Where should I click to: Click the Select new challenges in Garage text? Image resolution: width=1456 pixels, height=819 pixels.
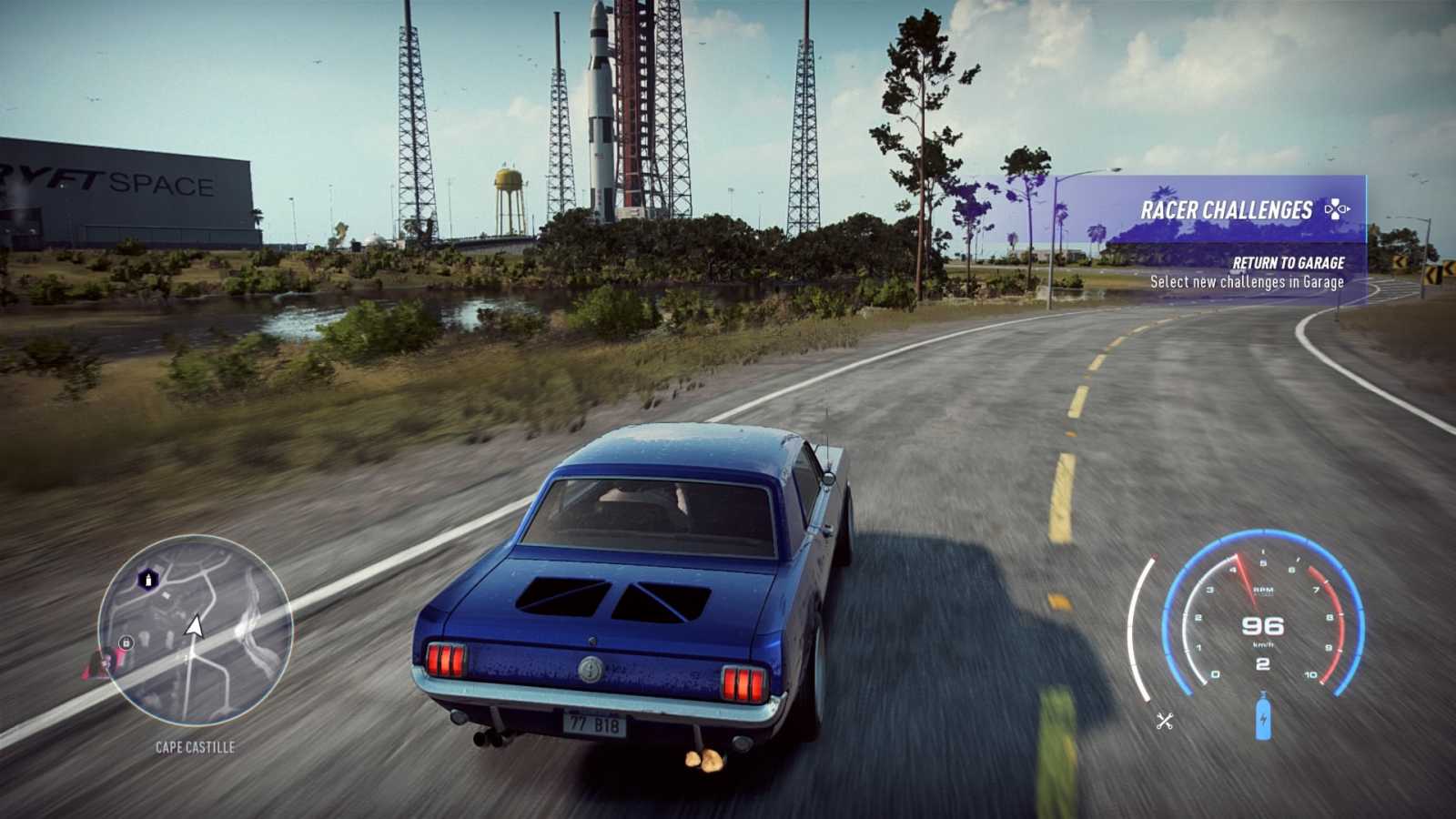(x=1249, y=282)
